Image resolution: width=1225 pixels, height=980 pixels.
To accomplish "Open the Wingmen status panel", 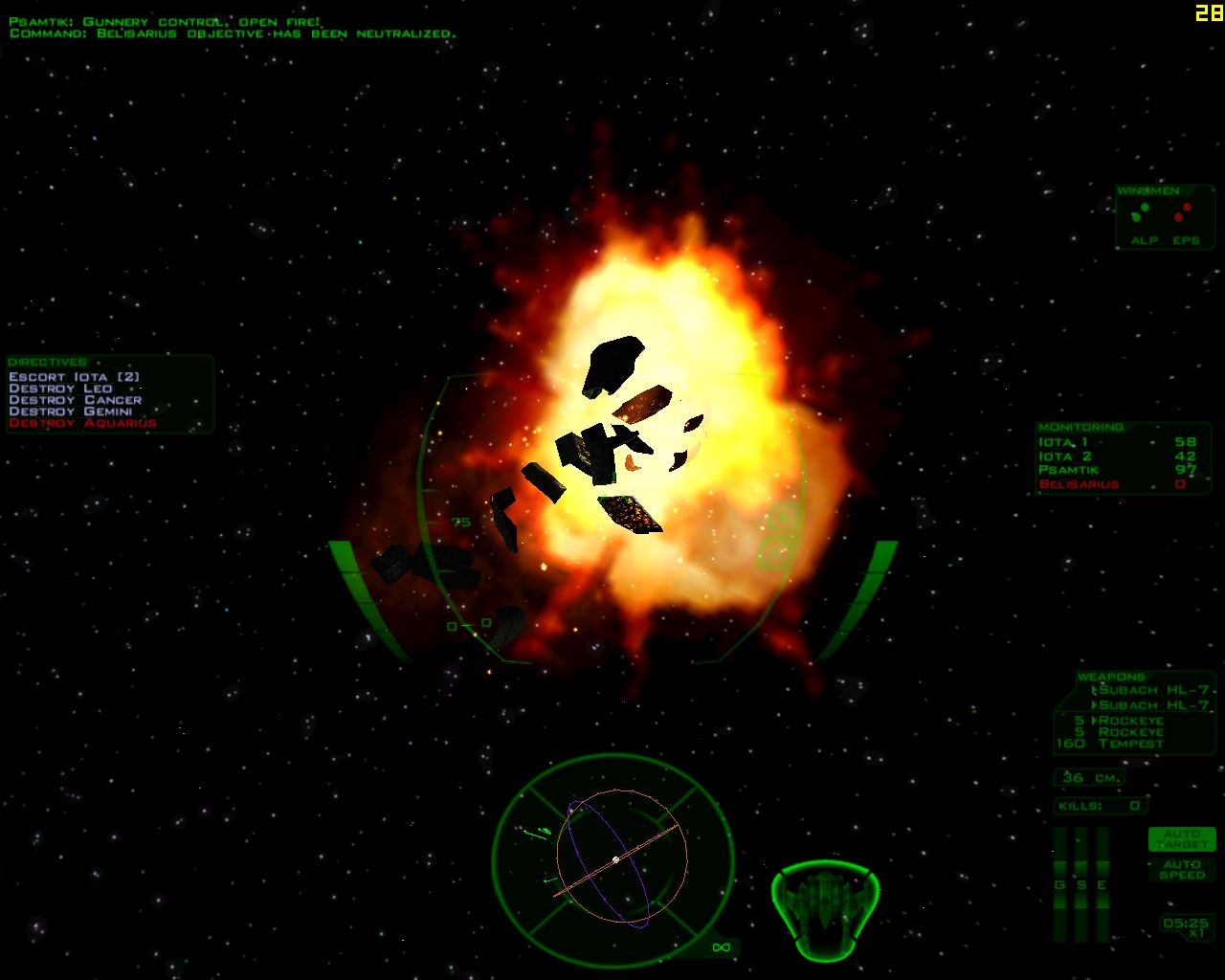I will click(1165, 217).
